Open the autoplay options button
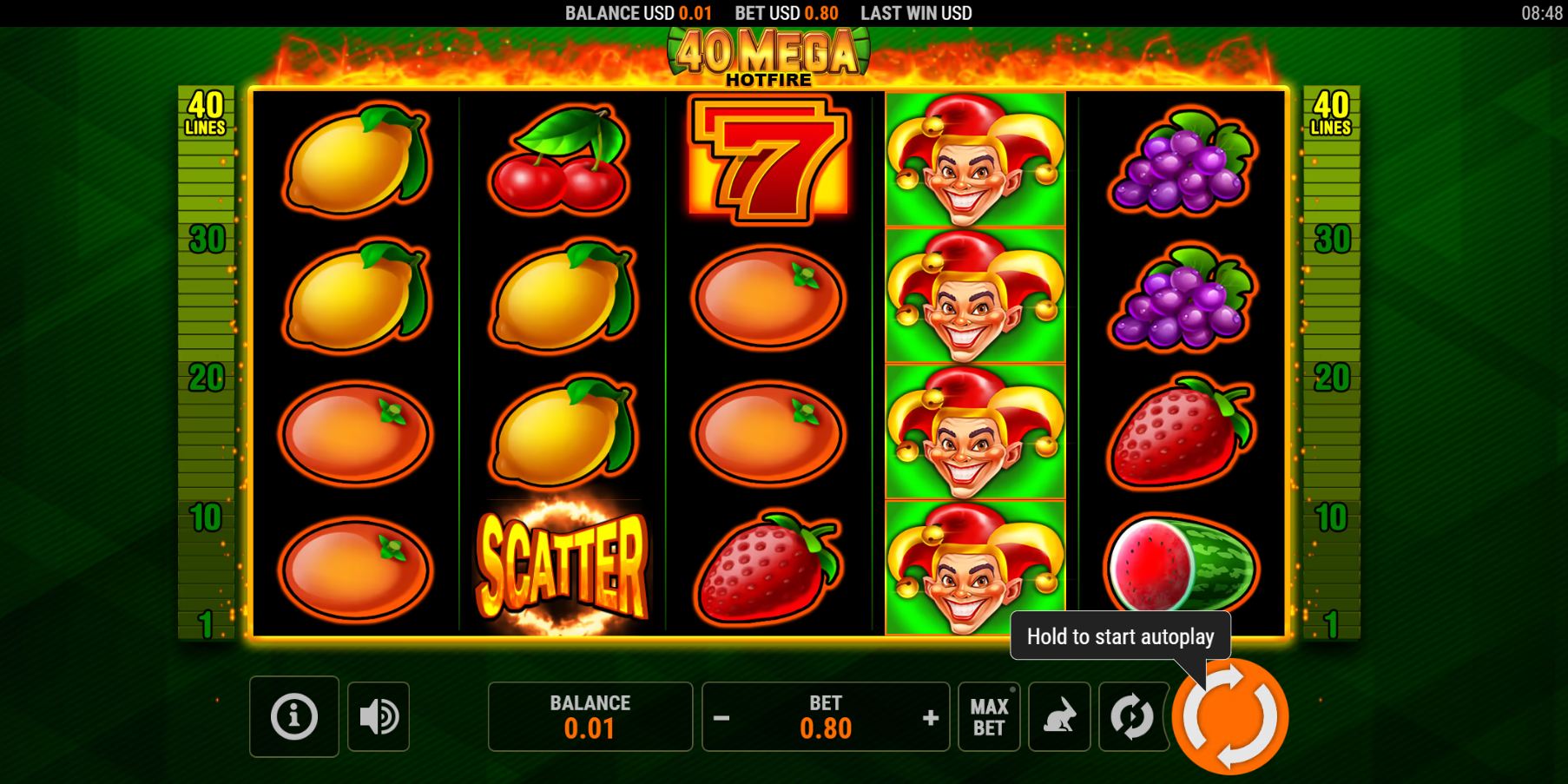This screenshot has width=1568, height=784. (x=1132, y=716)
